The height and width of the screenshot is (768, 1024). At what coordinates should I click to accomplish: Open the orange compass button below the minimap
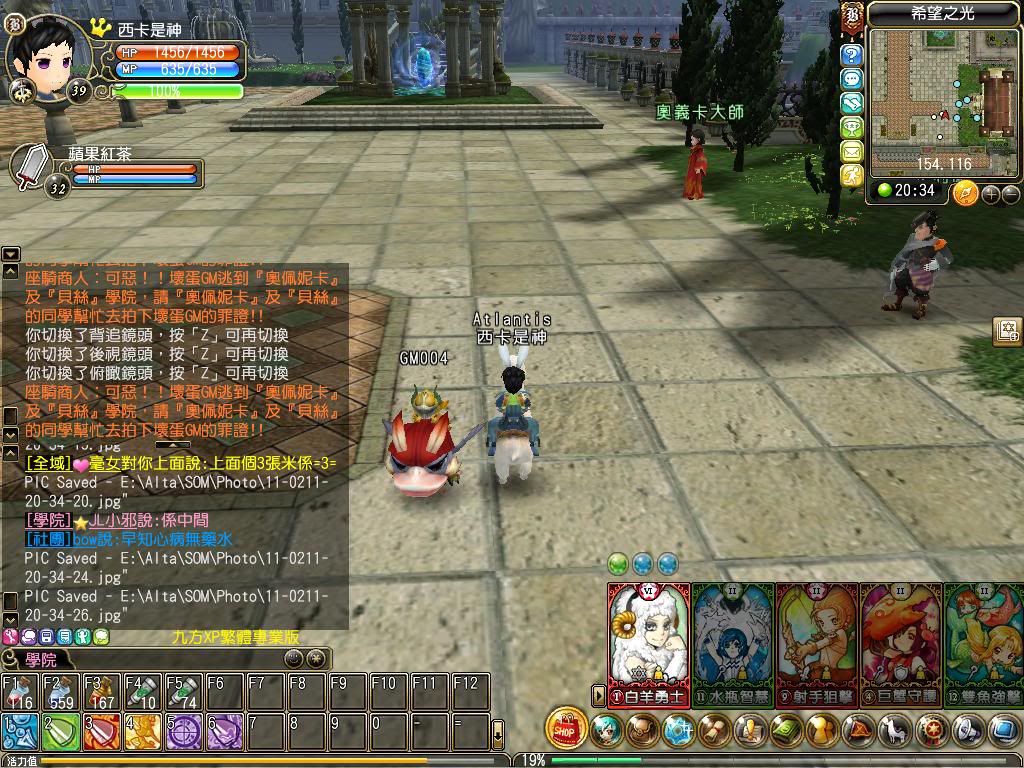(x=965, y=192)
